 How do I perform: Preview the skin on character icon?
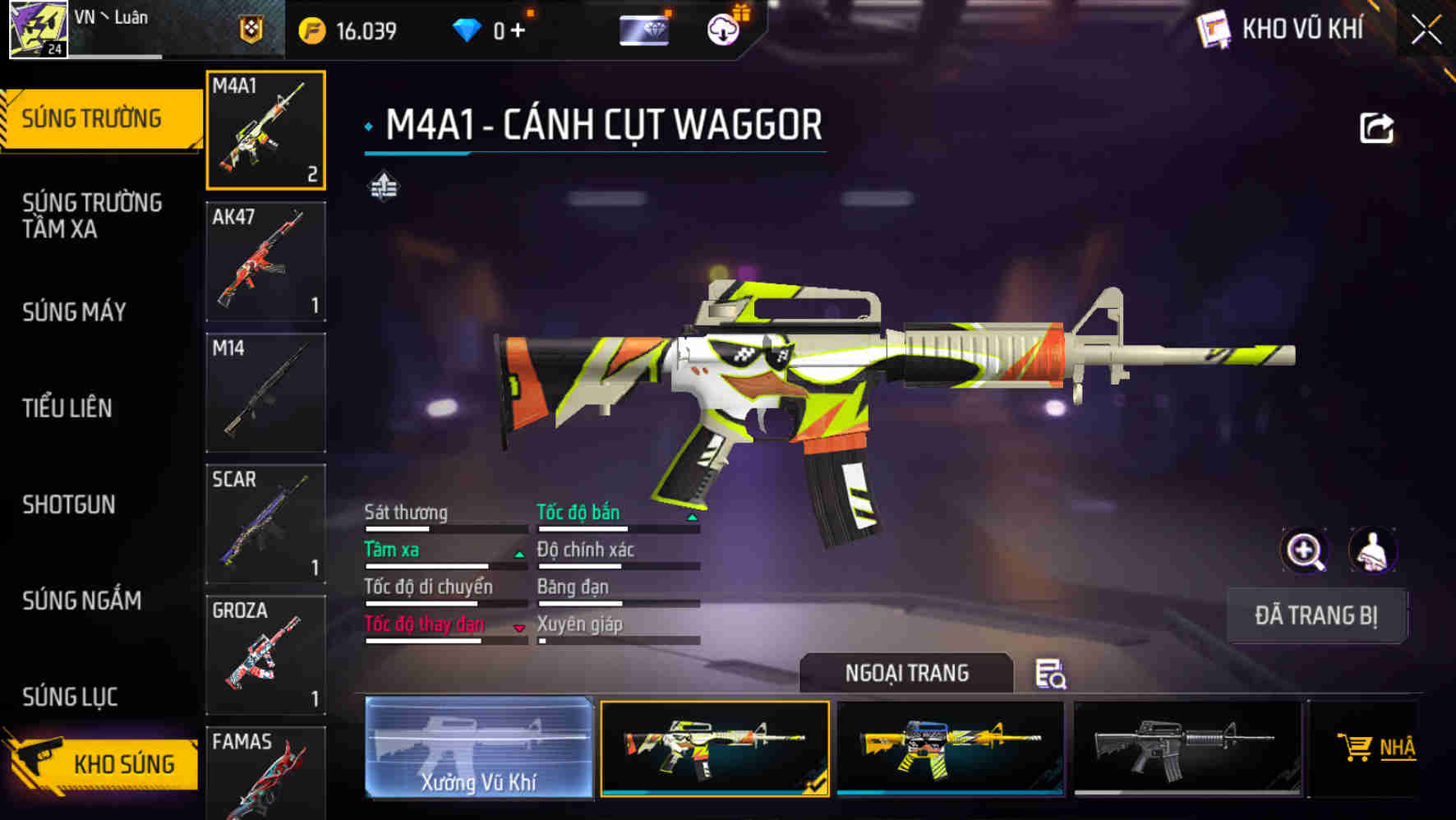point(1372,551)
